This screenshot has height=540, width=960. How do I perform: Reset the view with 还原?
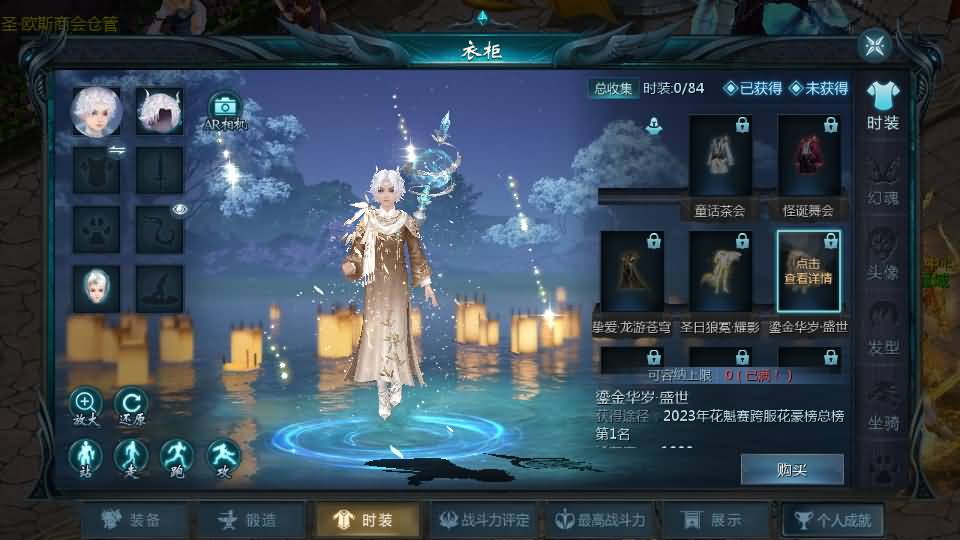click(x=131, y=407)
